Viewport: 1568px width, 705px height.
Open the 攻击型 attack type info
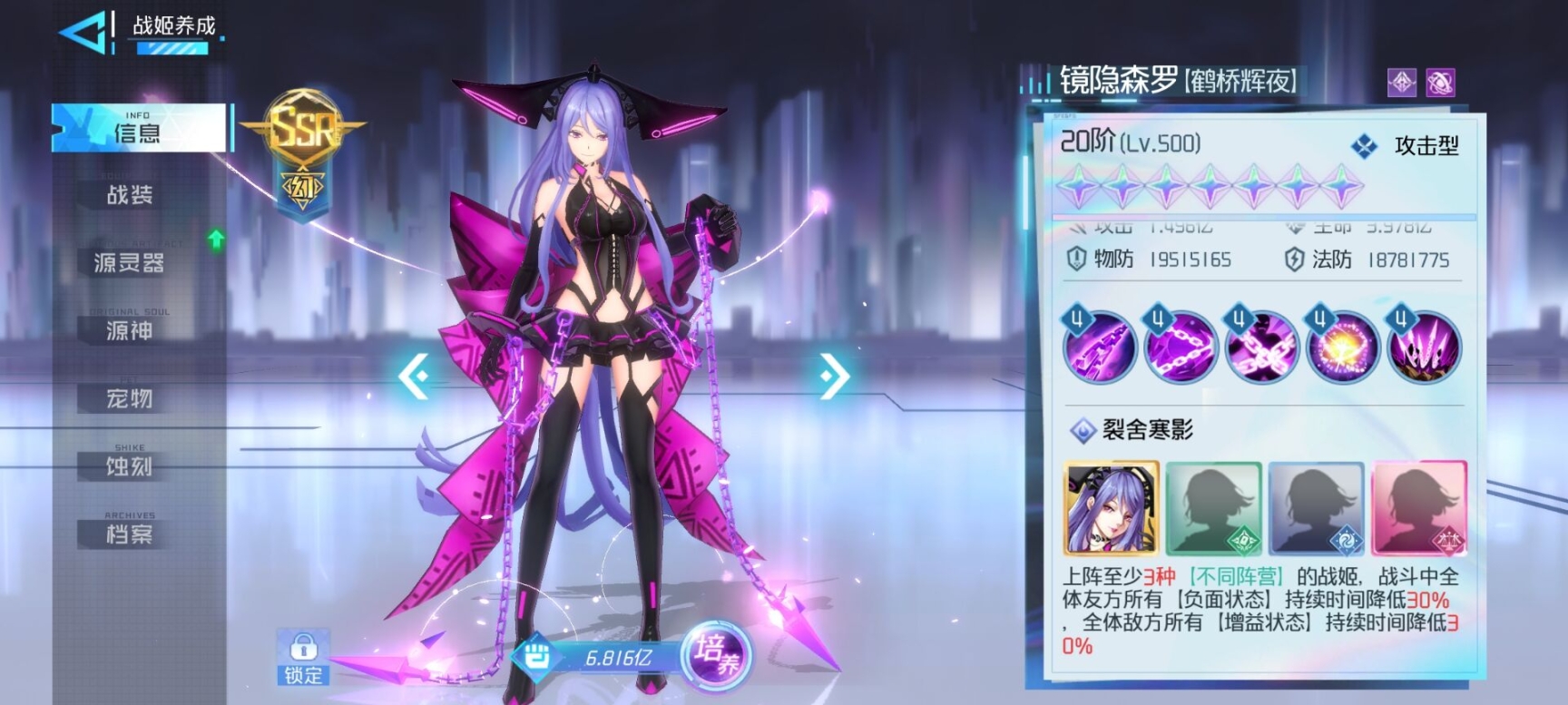1406,146
